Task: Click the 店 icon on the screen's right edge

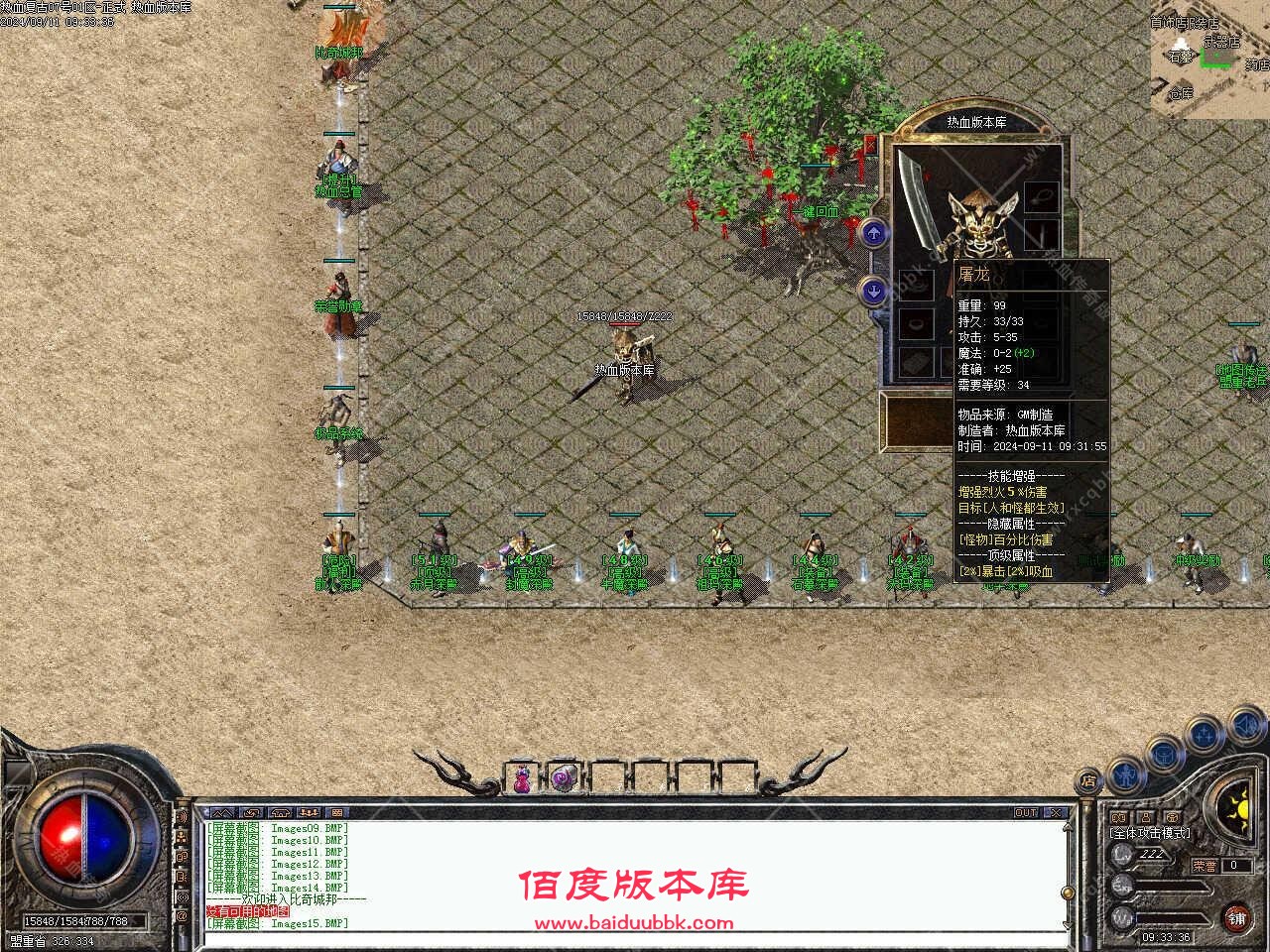Action: (1088, 782)
